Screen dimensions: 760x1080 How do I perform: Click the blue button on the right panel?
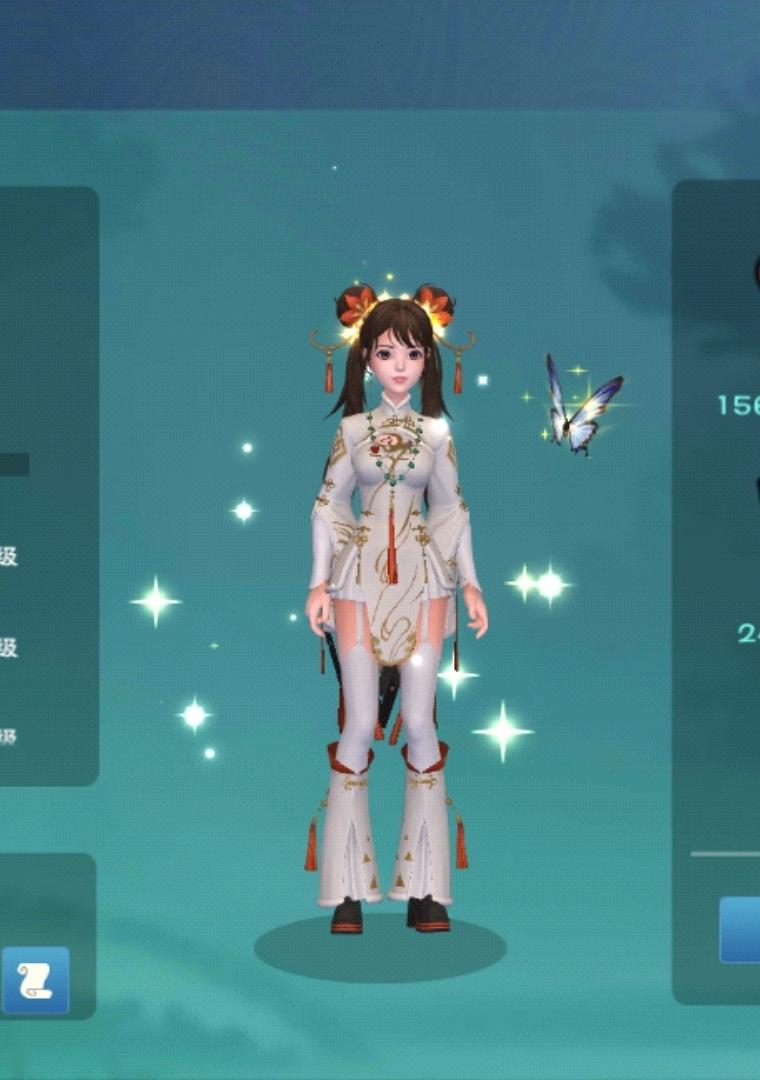pyautogui.click(x=741, y=930)
